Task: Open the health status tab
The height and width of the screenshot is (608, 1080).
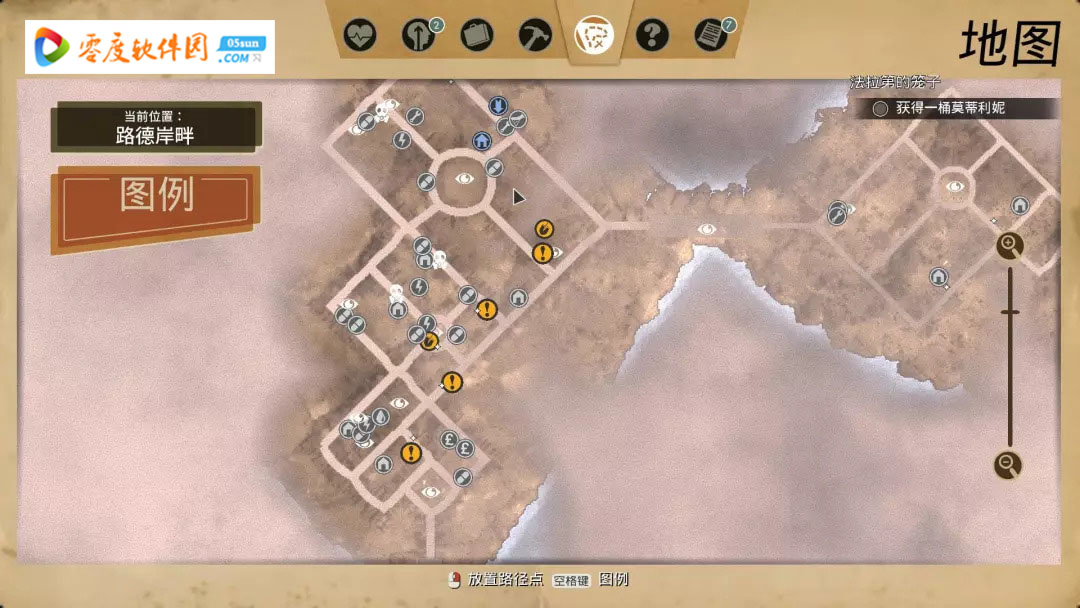Action: [x=360, y=36]
